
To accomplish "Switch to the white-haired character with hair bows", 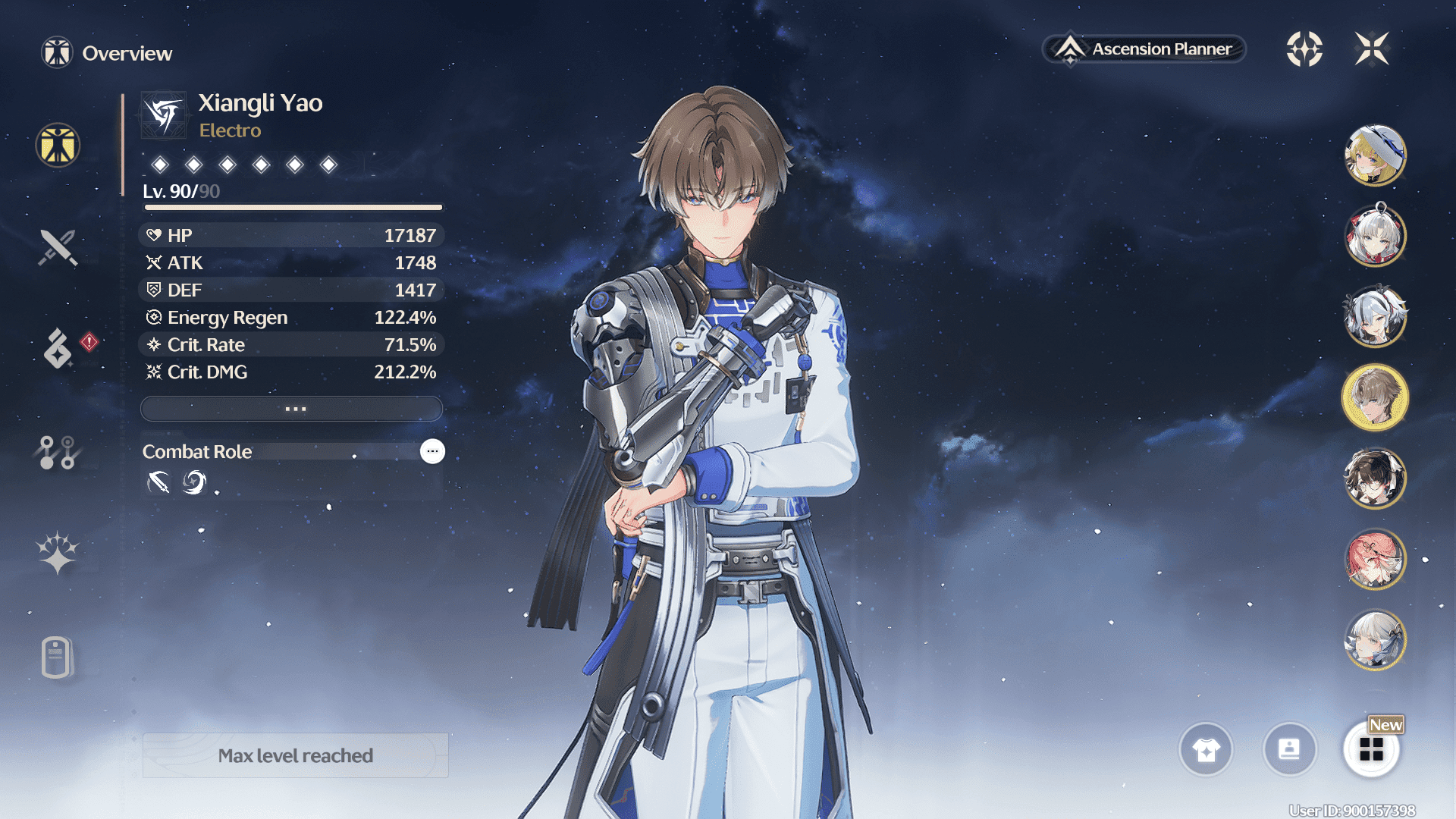I will point(1375,316).
